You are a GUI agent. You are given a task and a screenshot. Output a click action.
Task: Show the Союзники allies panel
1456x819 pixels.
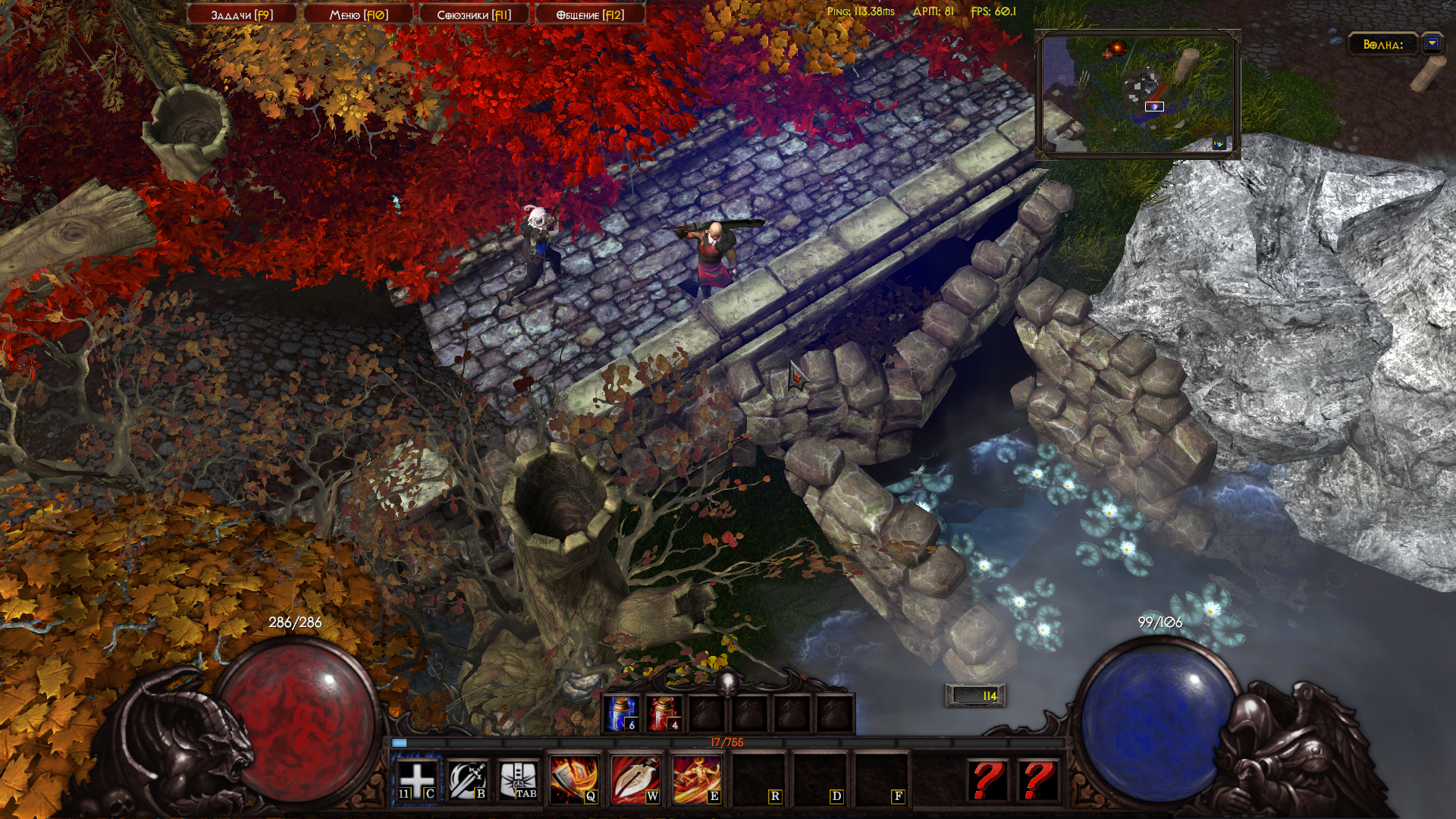(x=474, y=14)
